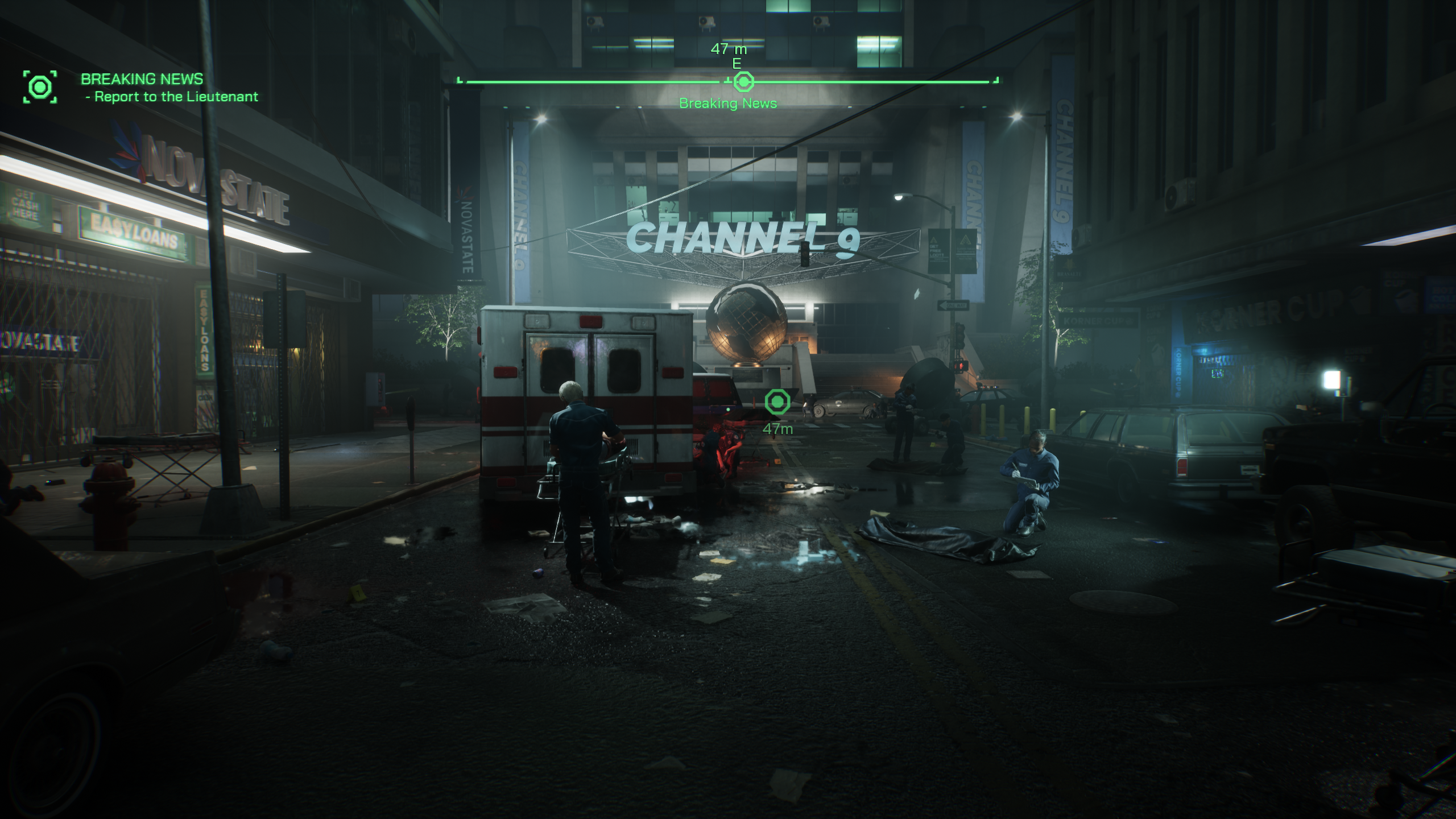Click the green compass bar slider track

coord(569,81)
